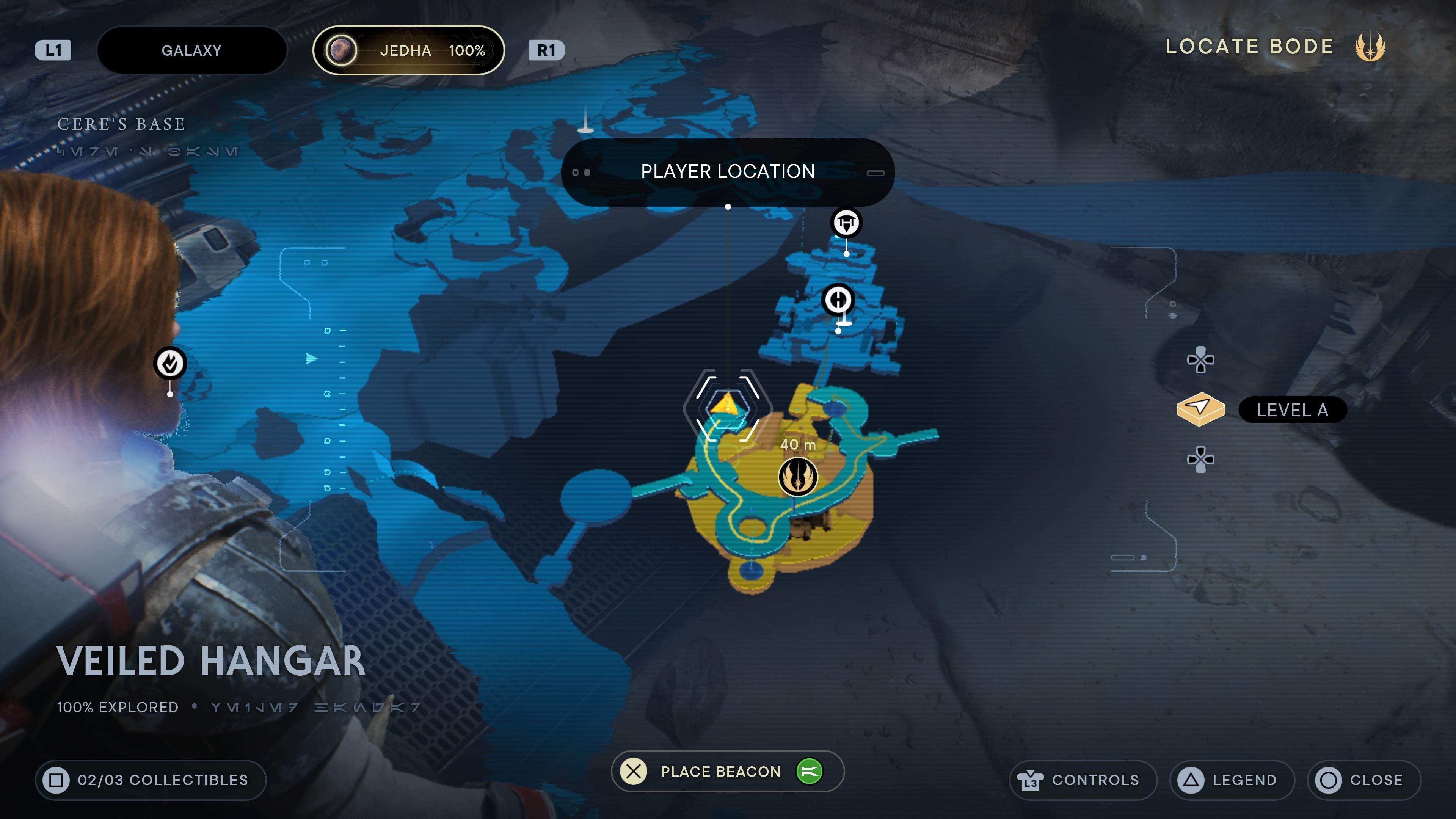Screen dimensions: 1456x819
Task: Open the Controls help panel
Action: pyautogui.click(x=1083, y=780)
